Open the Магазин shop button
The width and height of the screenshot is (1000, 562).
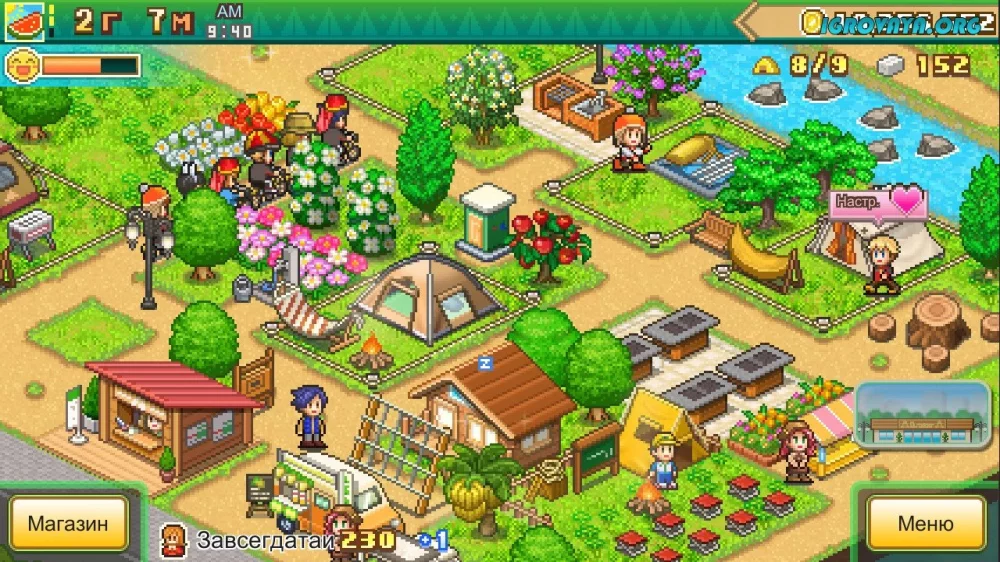tap(68, 523)
